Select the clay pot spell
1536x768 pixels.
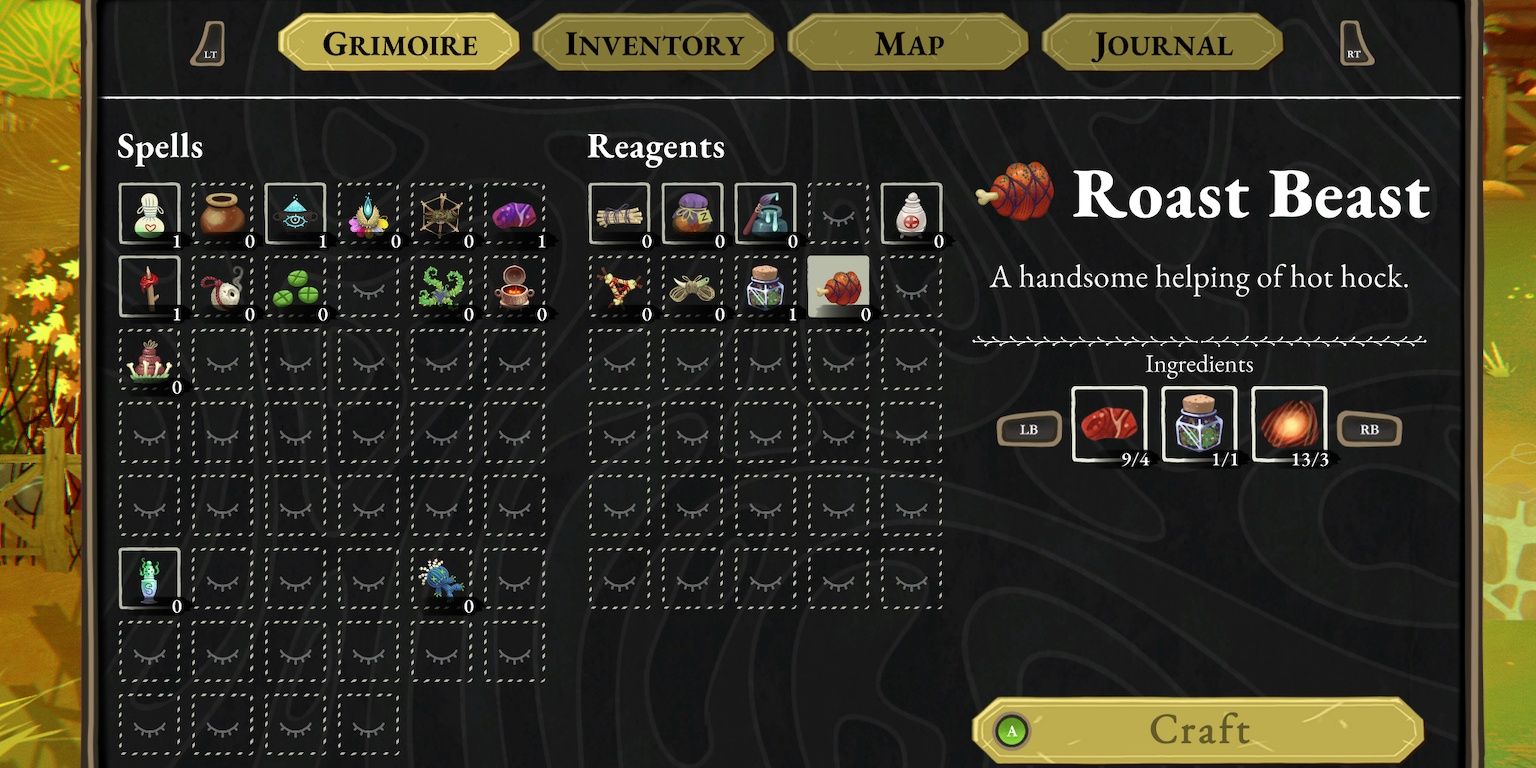[x=221, y=211]
